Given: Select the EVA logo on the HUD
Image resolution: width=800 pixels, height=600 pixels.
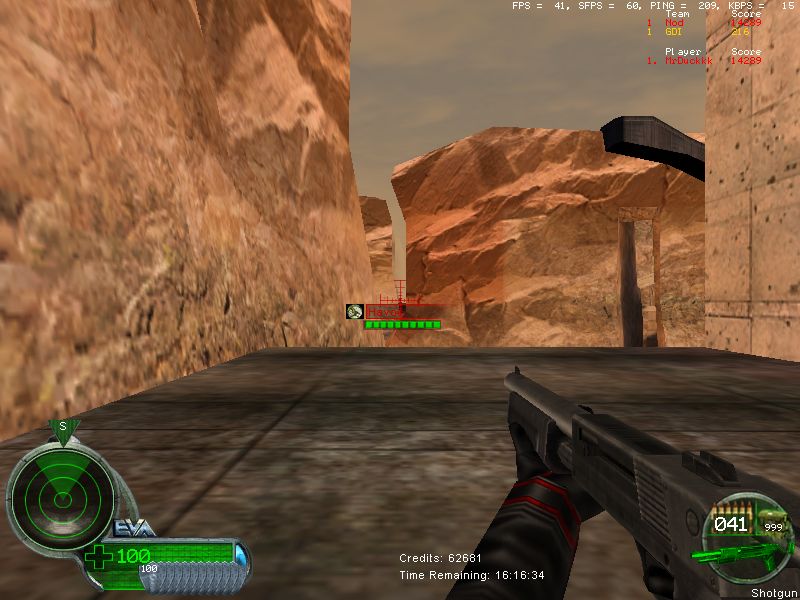Looking at the screenshot, I should tap(132, 528).
